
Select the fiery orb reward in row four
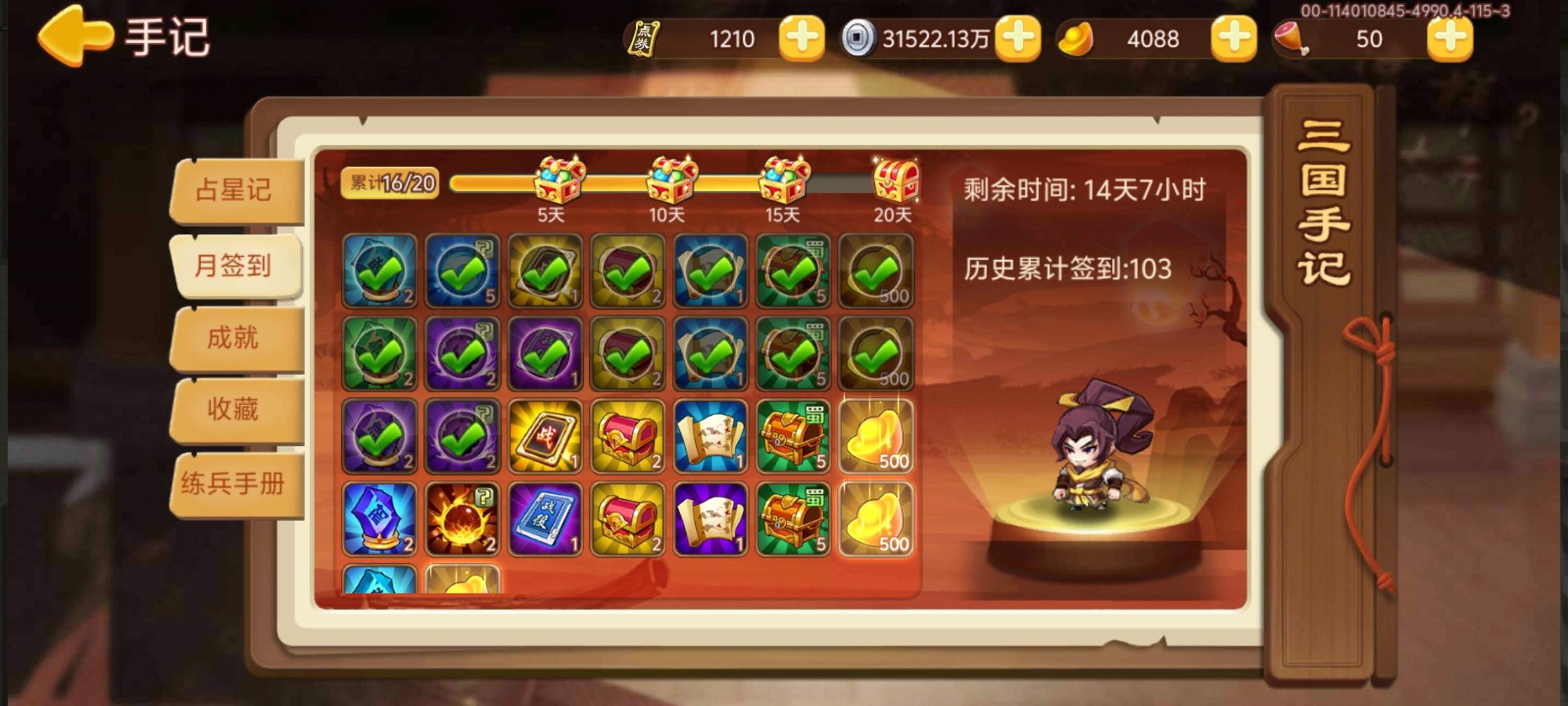coord(462,520)
